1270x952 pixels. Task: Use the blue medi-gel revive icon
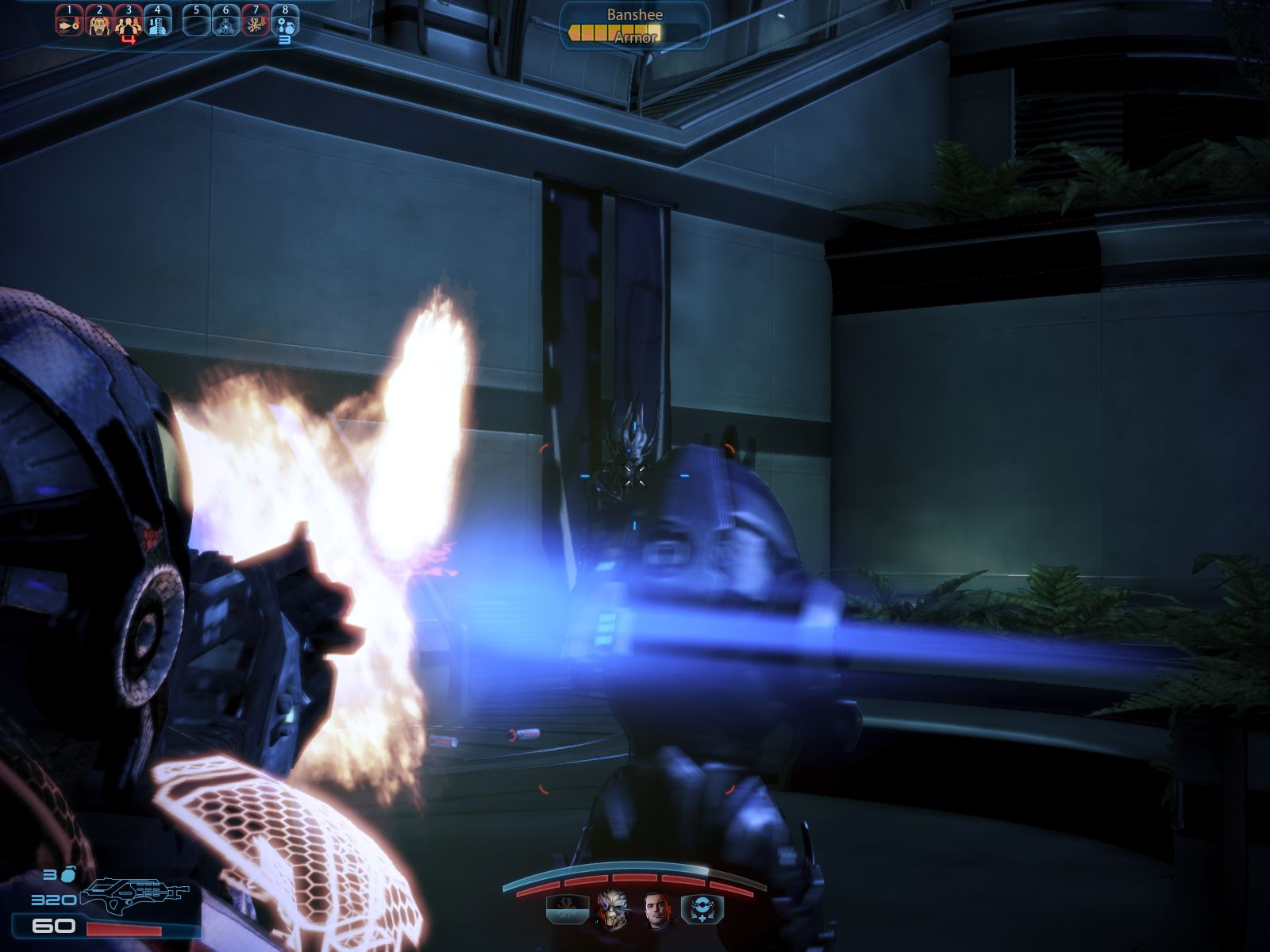(x=702, y=910)
